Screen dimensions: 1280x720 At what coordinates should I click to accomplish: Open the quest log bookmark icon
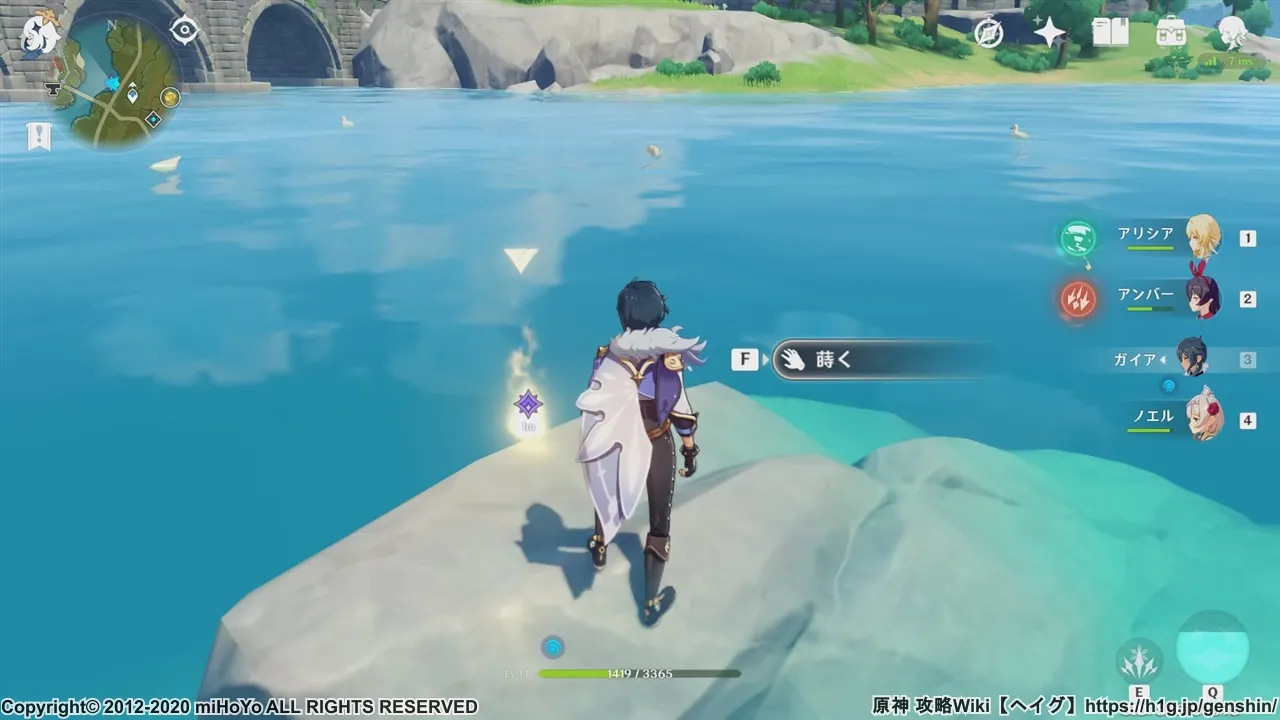[x=39, y=137]
